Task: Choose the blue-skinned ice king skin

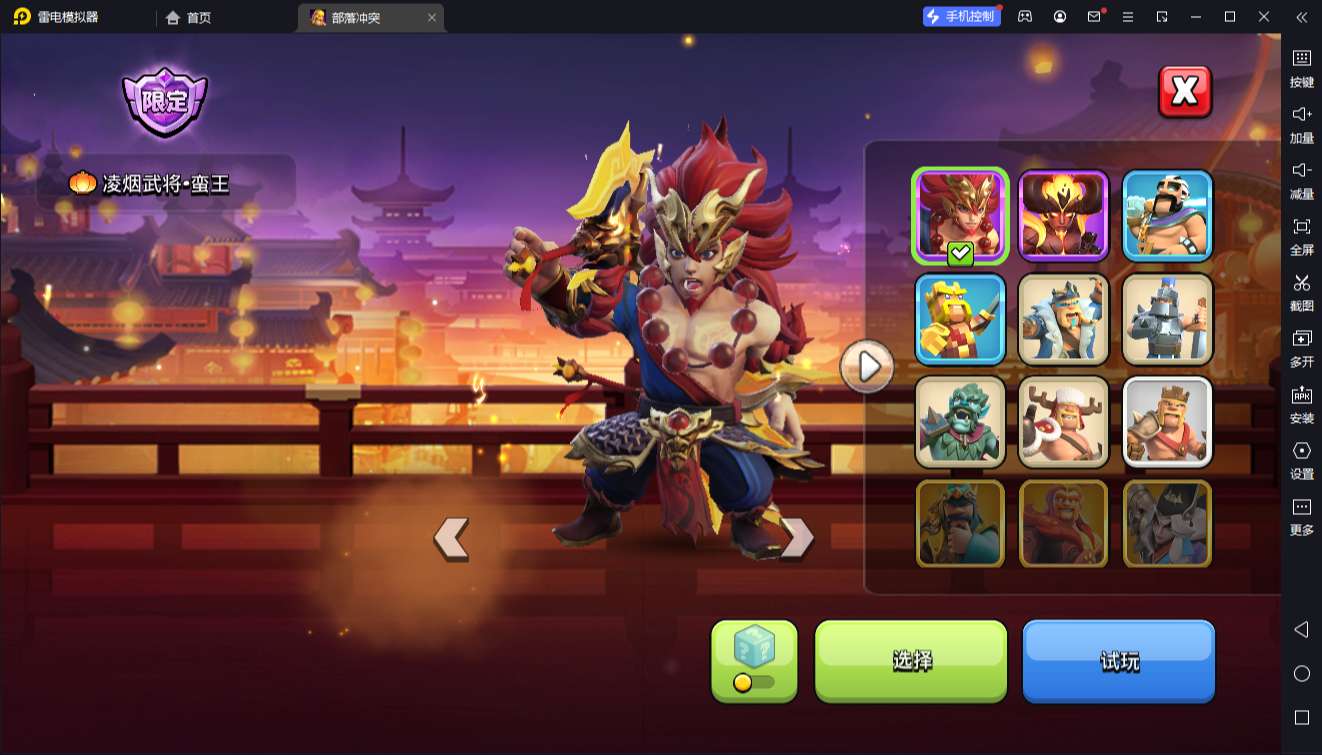Action: pyautogui.click(x=1063, y=318)
